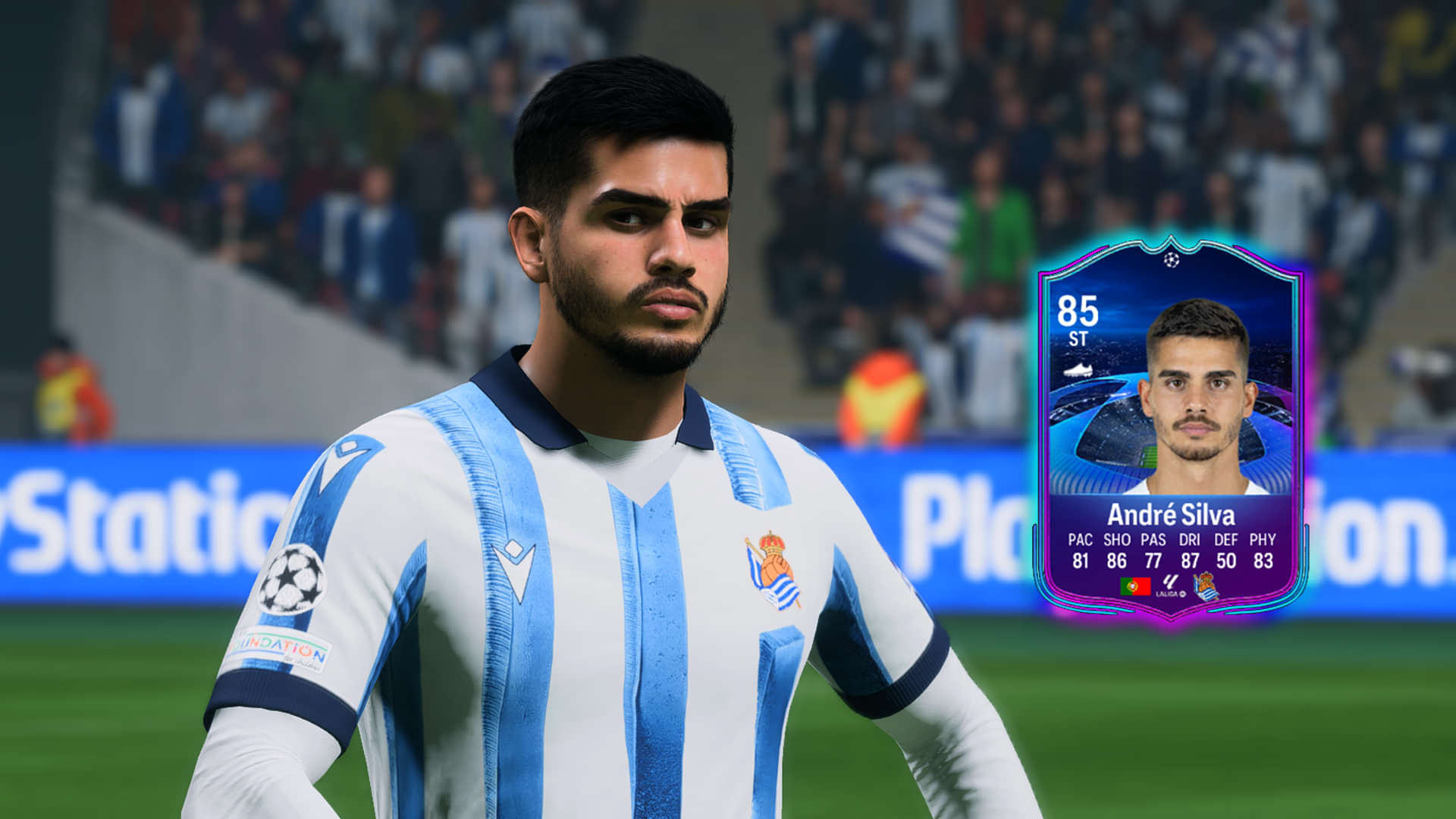Switch to the SHO stat tab

tap(1116, 538)
